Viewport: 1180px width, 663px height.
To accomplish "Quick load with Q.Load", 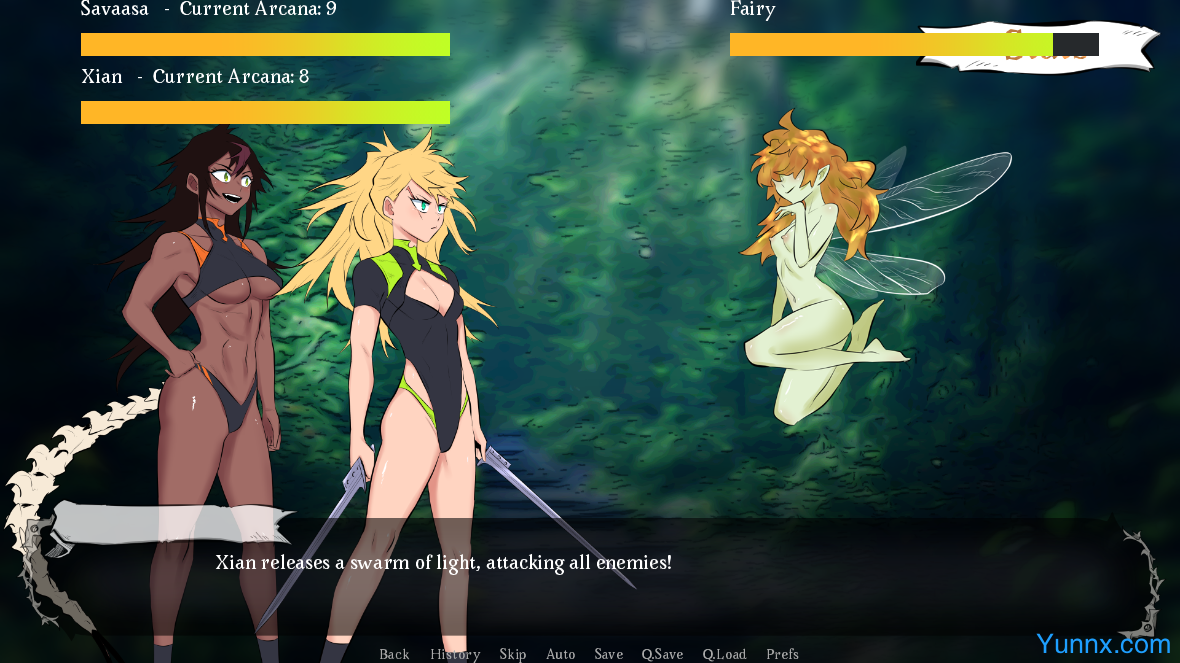I will pyautogui.click(x=724, y=654).
